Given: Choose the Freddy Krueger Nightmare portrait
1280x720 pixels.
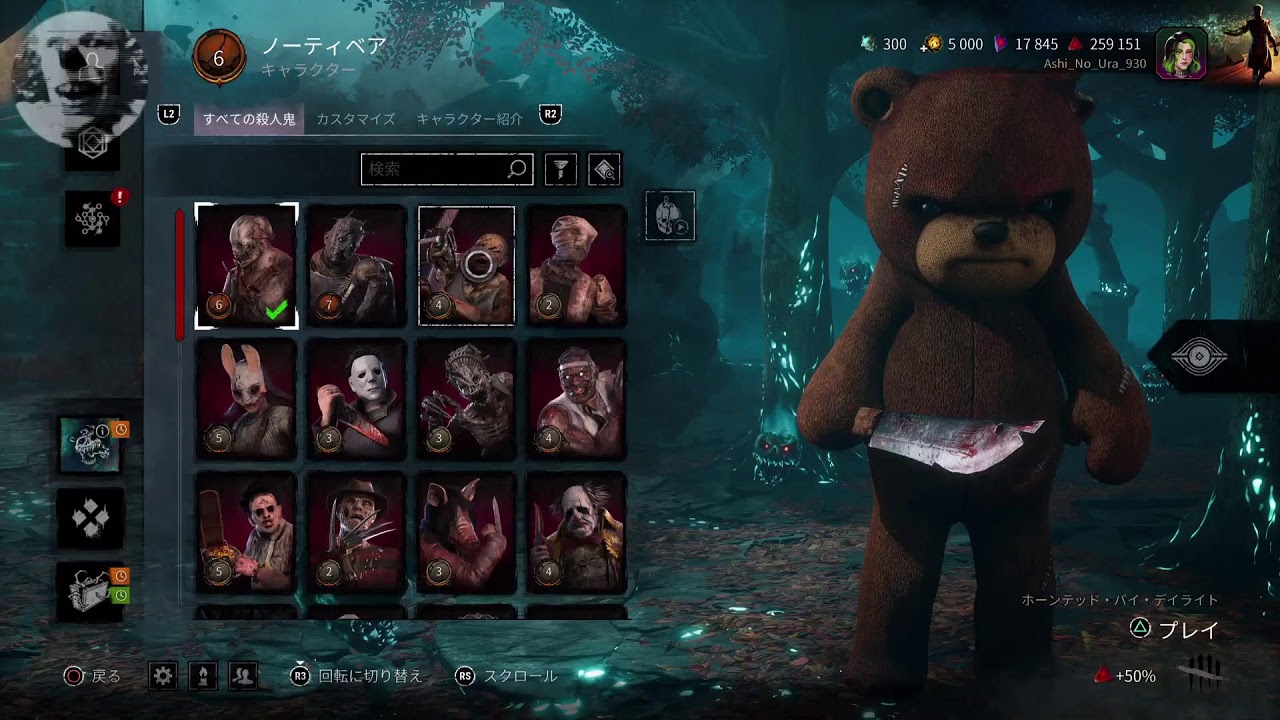Looking at the screenshot, I should (x=356, y=532).
